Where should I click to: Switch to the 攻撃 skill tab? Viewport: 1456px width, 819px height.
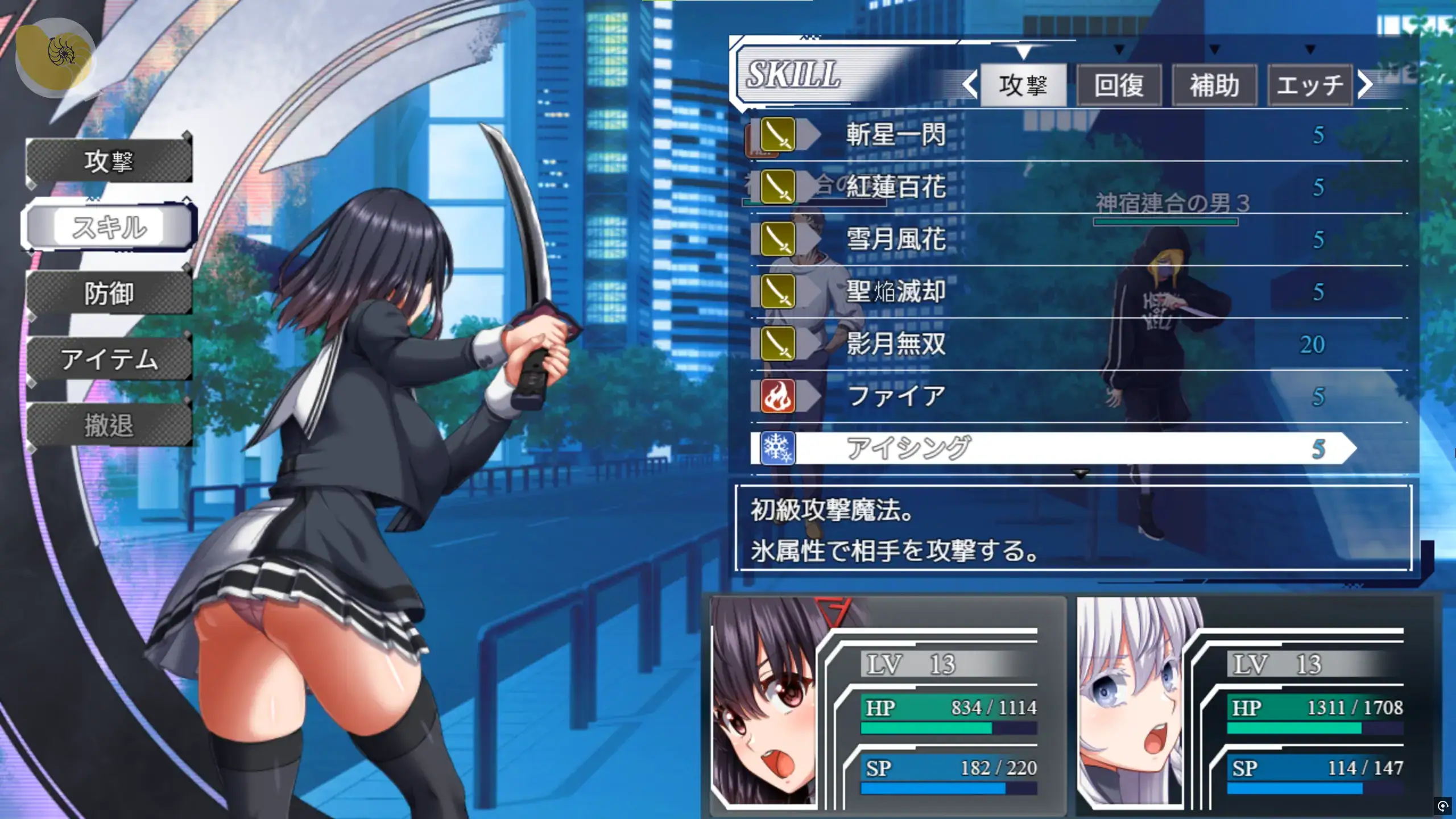click(x=1023, y=85)
